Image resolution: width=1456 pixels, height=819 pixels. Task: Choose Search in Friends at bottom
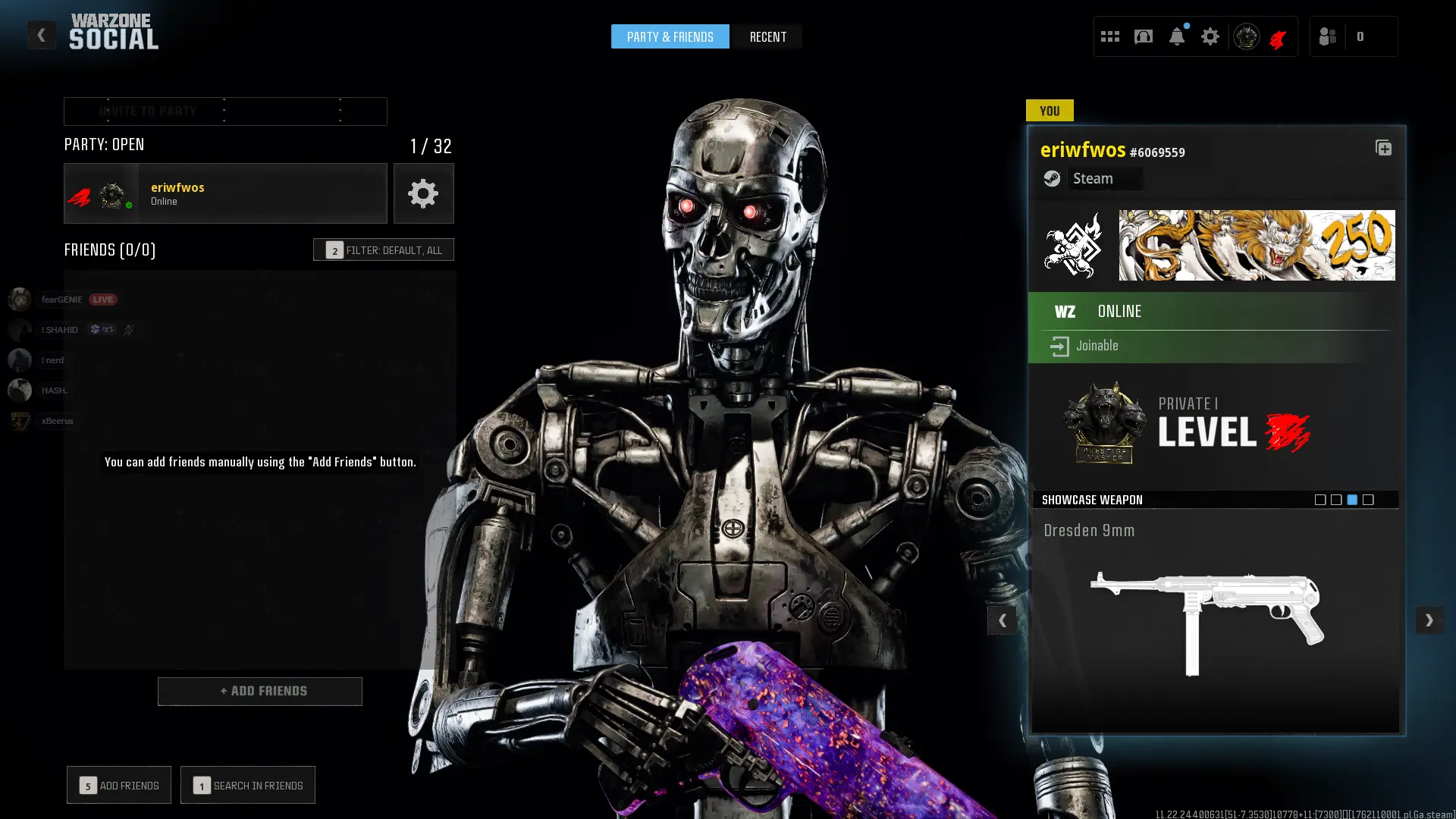[x=248, y=785]
